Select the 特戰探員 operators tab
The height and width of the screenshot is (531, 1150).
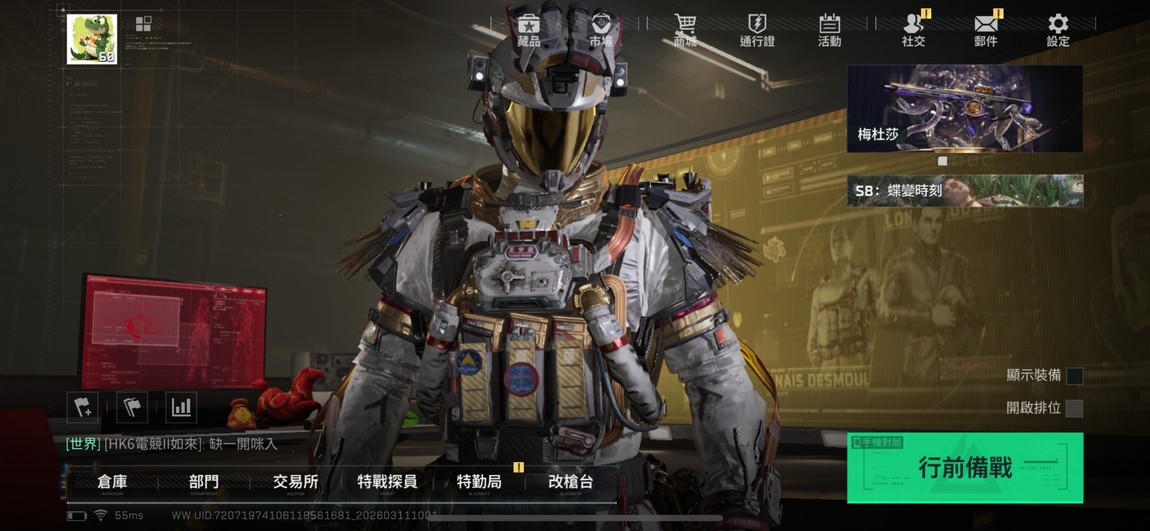point(387,482)
